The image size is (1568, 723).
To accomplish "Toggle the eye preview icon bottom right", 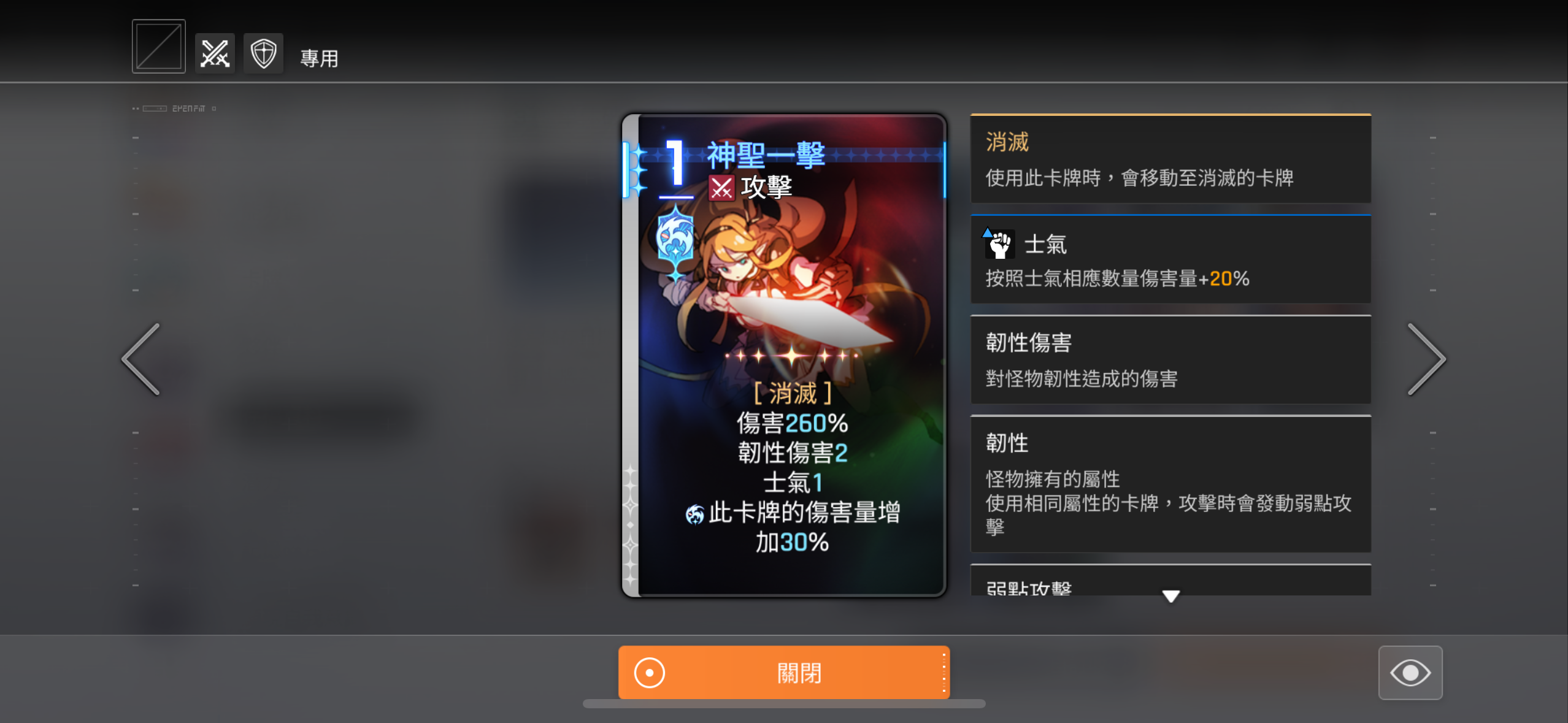I will (1411, 673).
